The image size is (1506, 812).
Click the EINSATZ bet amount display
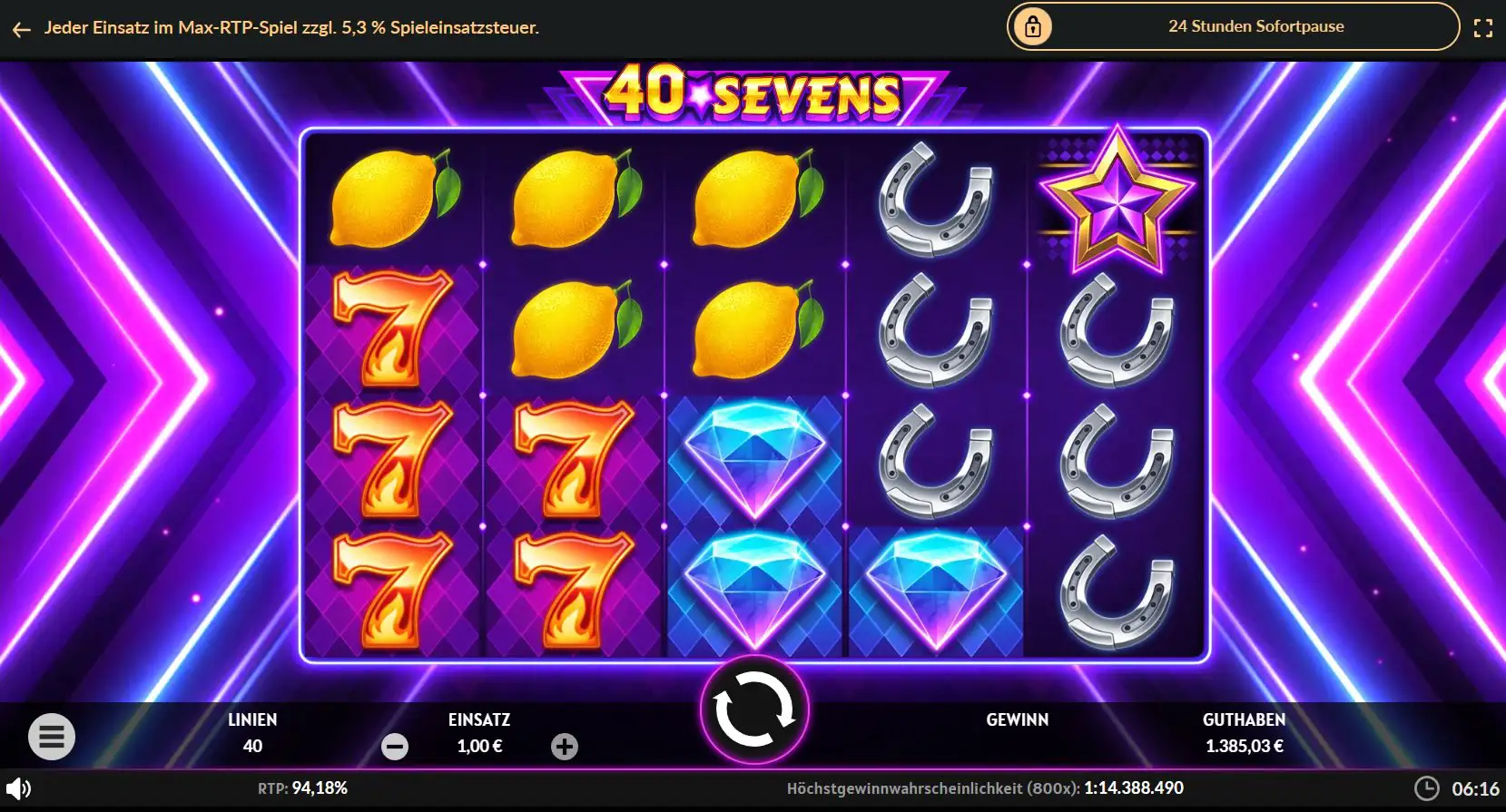(x=480, y=733)
